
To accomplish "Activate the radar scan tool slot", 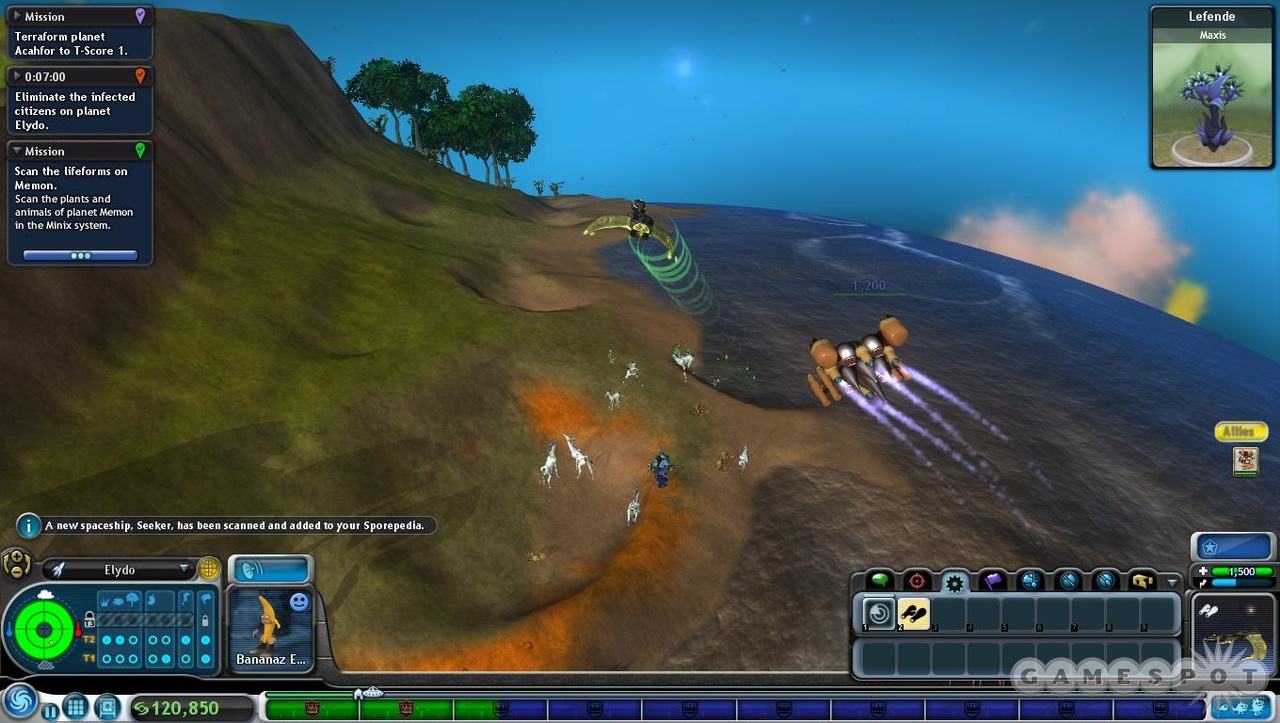I will (x=879, y=613).
